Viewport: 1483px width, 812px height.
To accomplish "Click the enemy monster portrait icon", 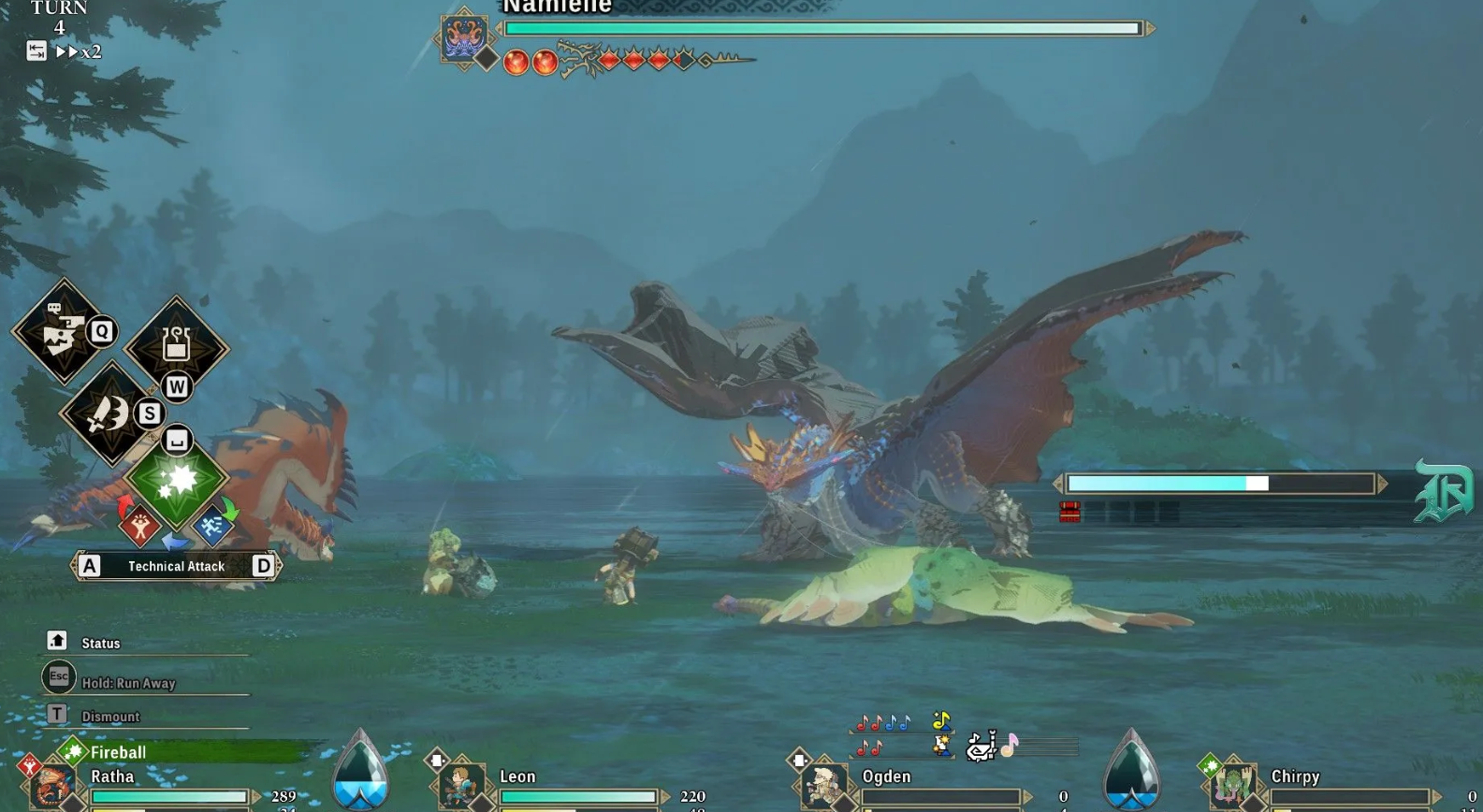I will tap(464, 36).
